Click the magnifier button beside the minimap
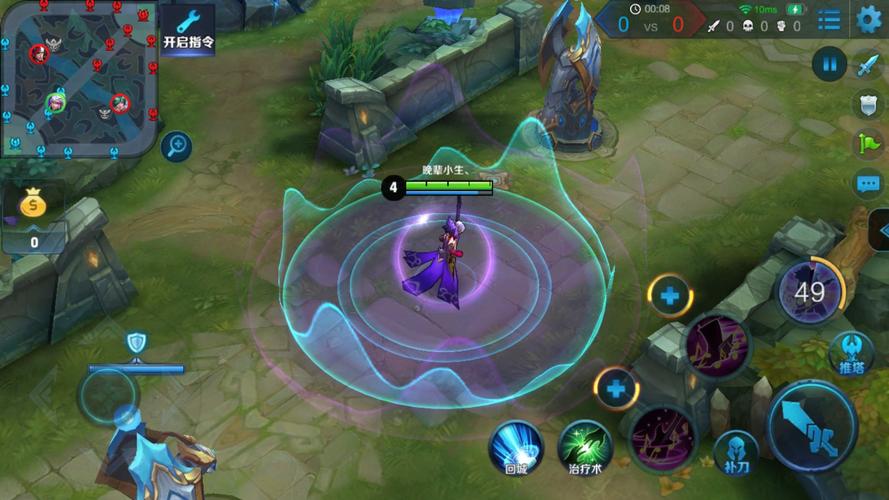 click(x=176, y=147)
